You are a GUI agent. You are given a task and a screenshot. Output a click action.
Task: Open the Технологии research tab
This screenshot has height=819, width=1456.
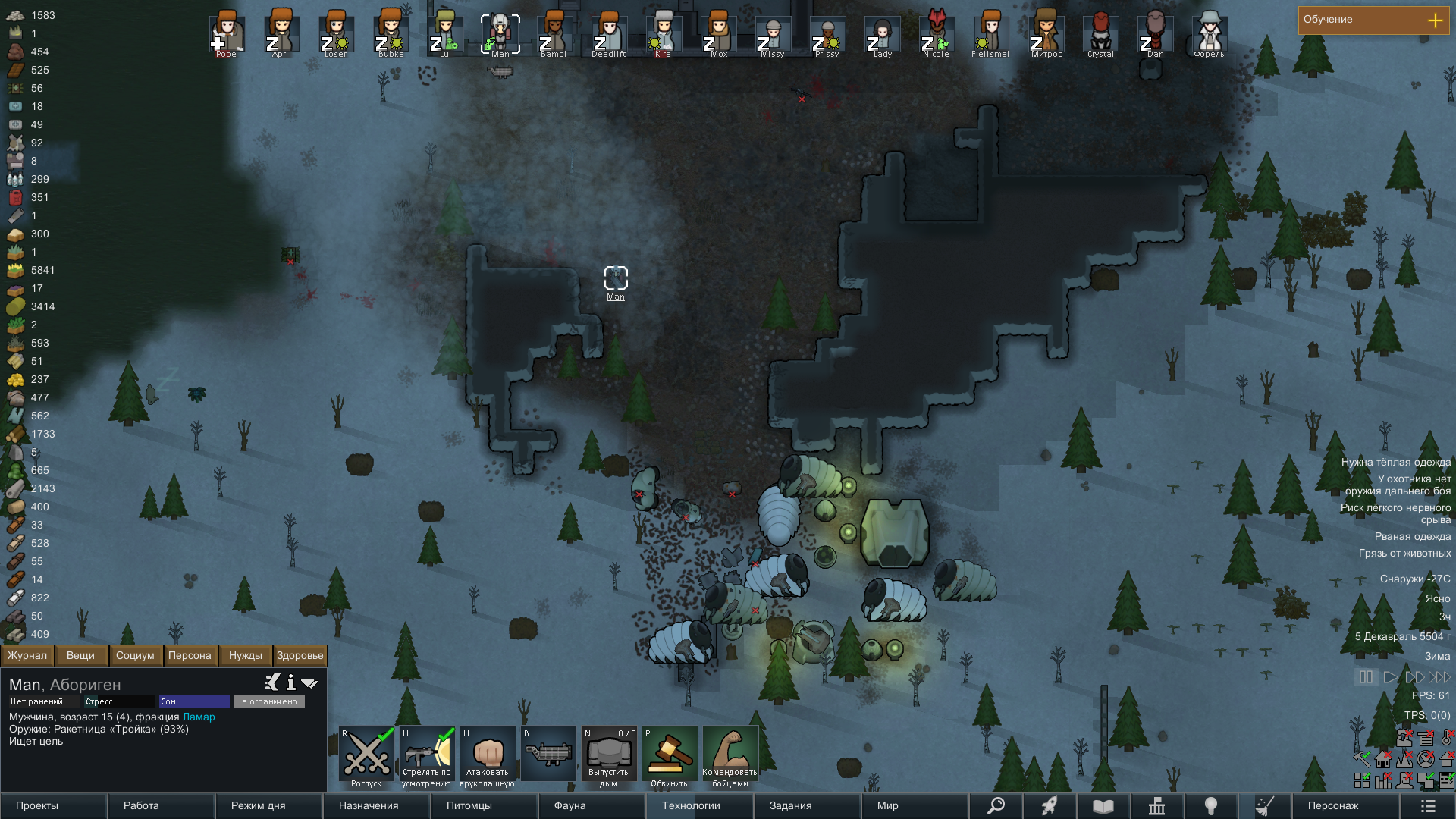click(699, 805)
